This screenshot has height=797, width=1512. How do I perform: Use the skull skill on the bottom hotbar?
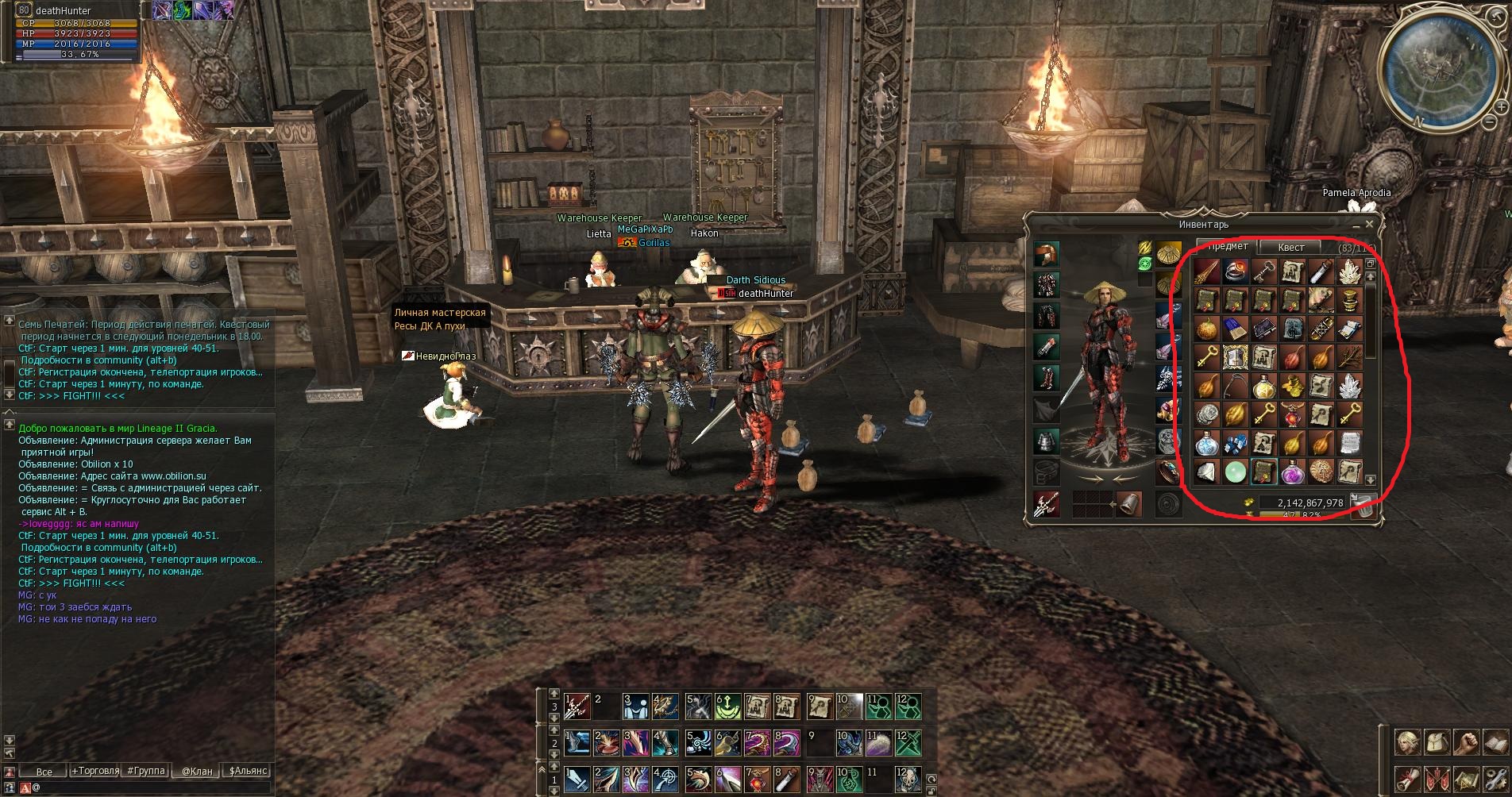coord(908,779)
